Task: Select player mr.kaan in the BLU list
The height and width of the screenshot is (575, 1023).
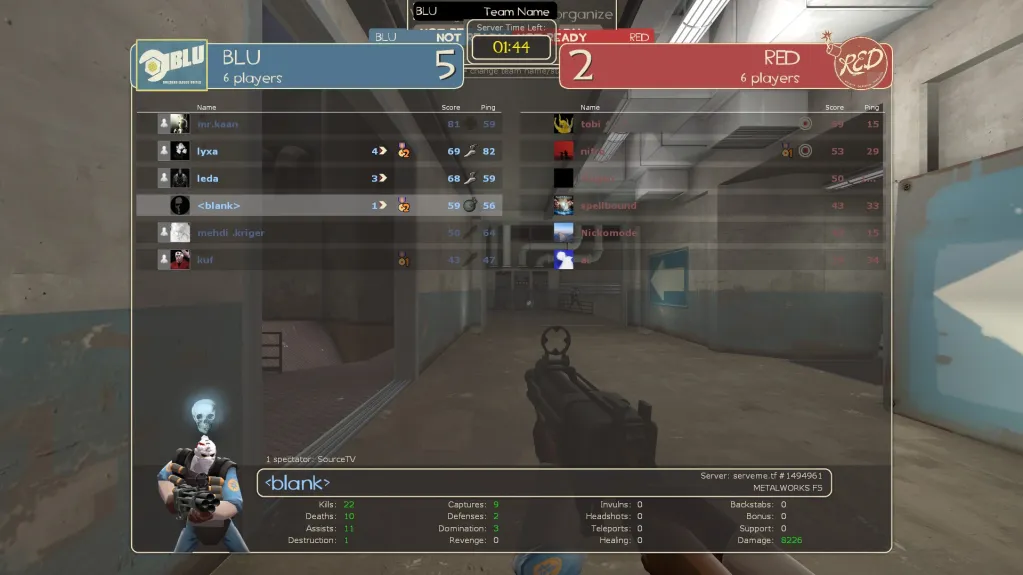Action: pos(318,124)
